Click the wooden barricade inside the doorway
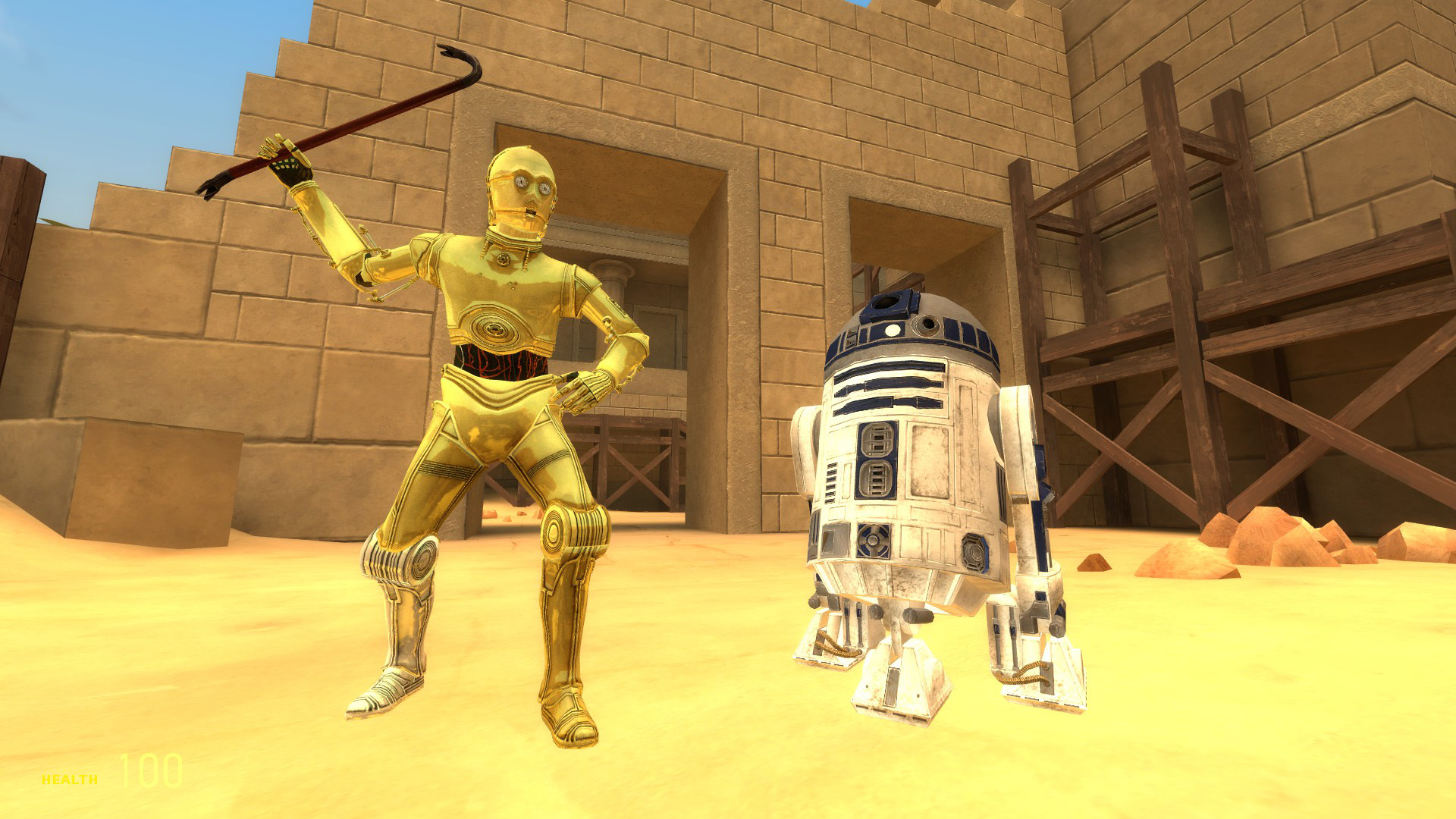The height and width of the screenshot is (819, 1456). click(x=637, y=470)
